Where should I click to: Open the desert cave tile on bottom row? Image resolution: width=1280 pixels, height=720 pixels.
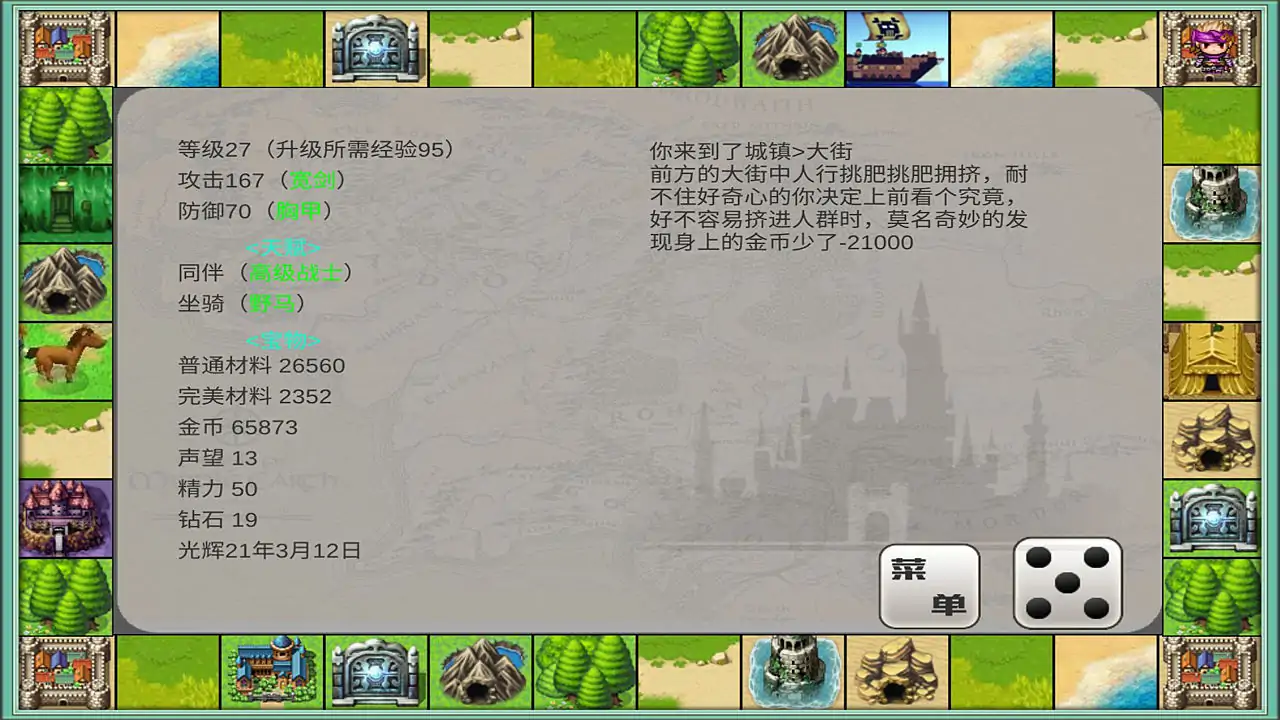[x=896, y=672]
